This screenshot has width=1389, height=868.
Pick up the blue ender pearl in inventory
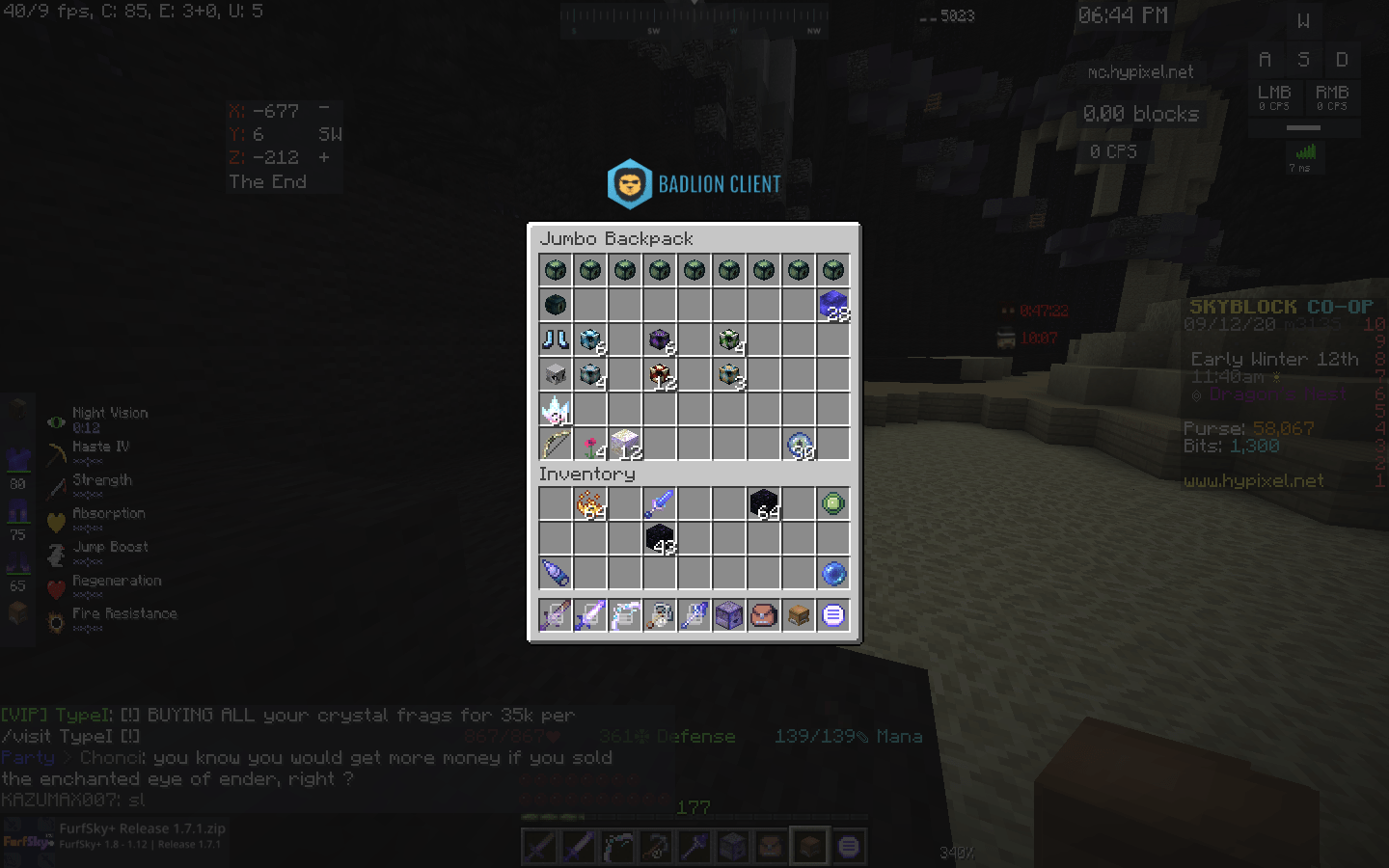[832, 573]
